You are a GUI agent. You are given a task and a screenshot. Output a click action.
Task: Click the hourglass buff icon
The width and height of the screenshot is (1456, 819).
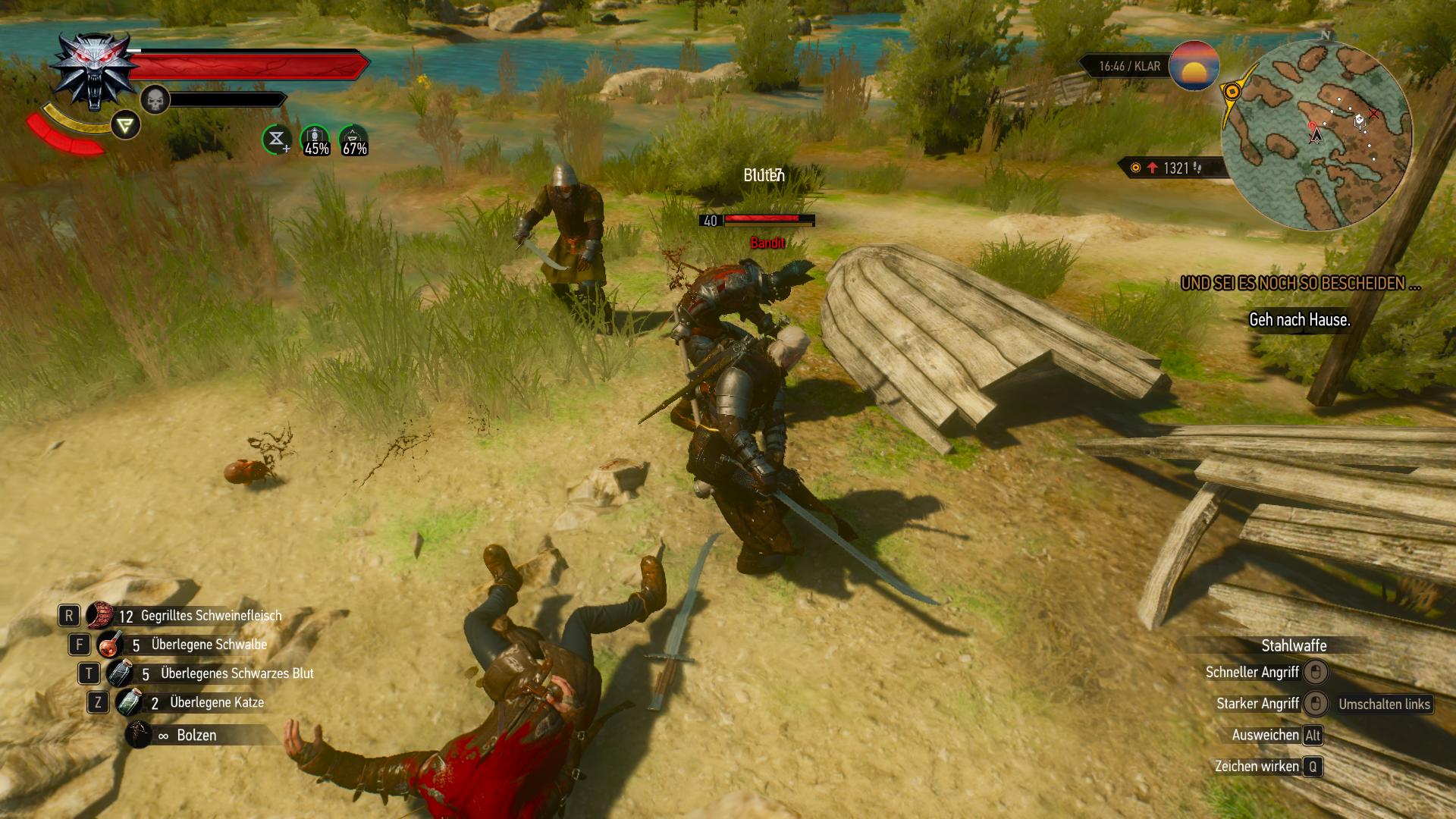click(x=277, y=140)
